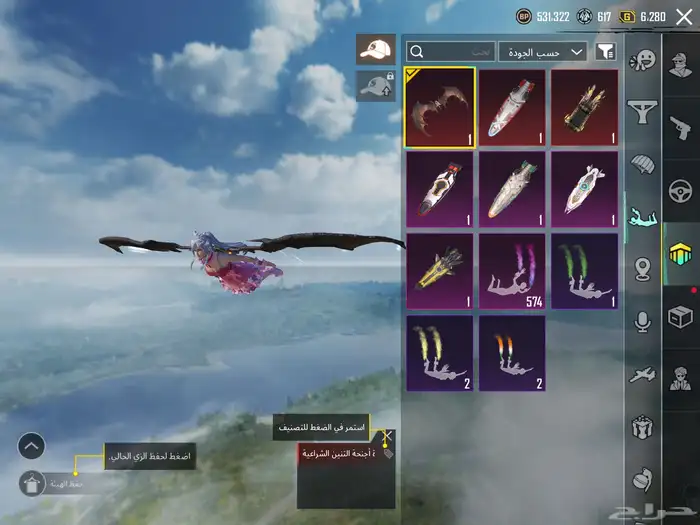Open the map pin location tab
The image size is (700, 525).
pyautogui.click(x=641, y=269)
